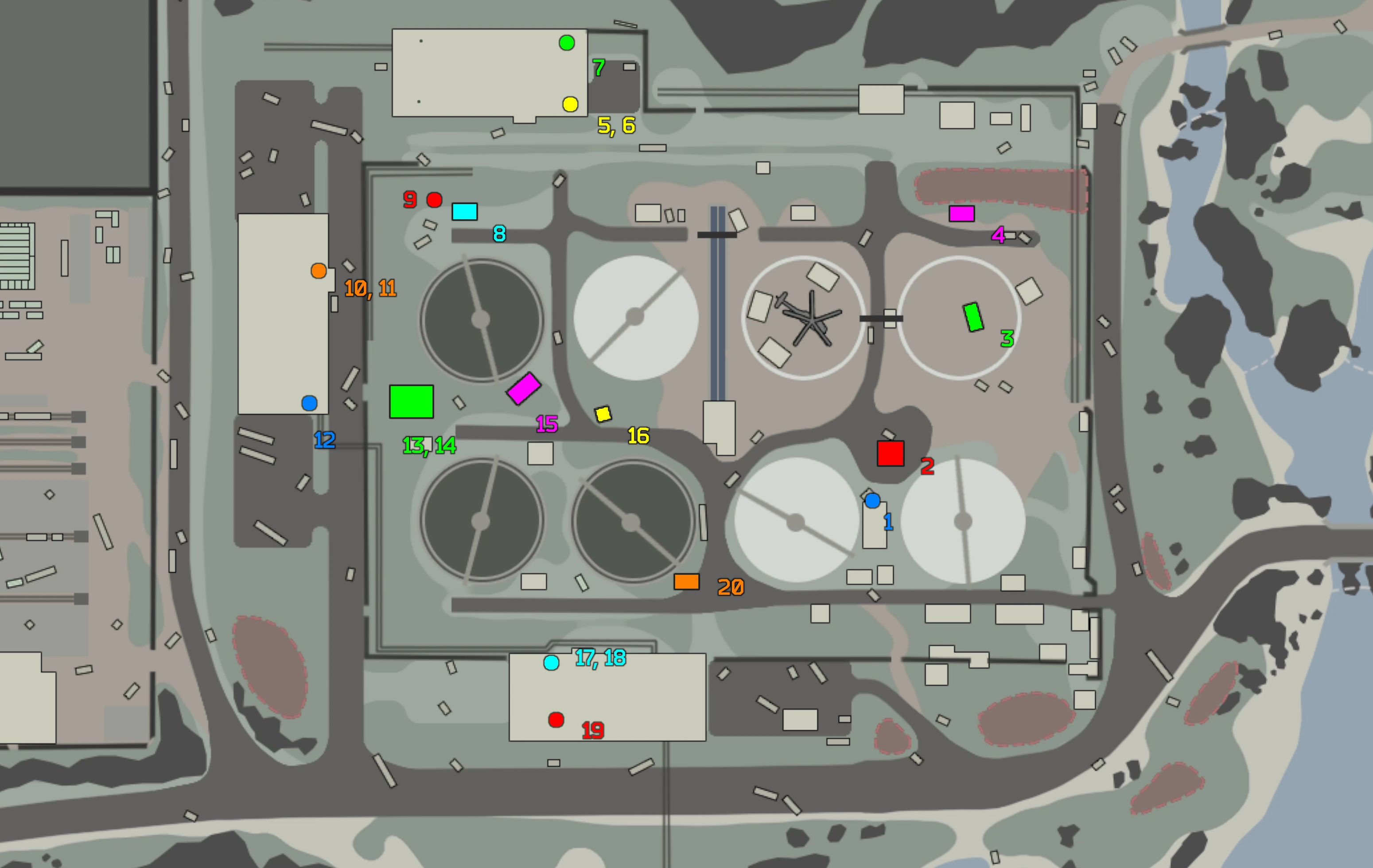
Task: Click the large green square marker 13, 14
Action: click(x=411, y=402)
